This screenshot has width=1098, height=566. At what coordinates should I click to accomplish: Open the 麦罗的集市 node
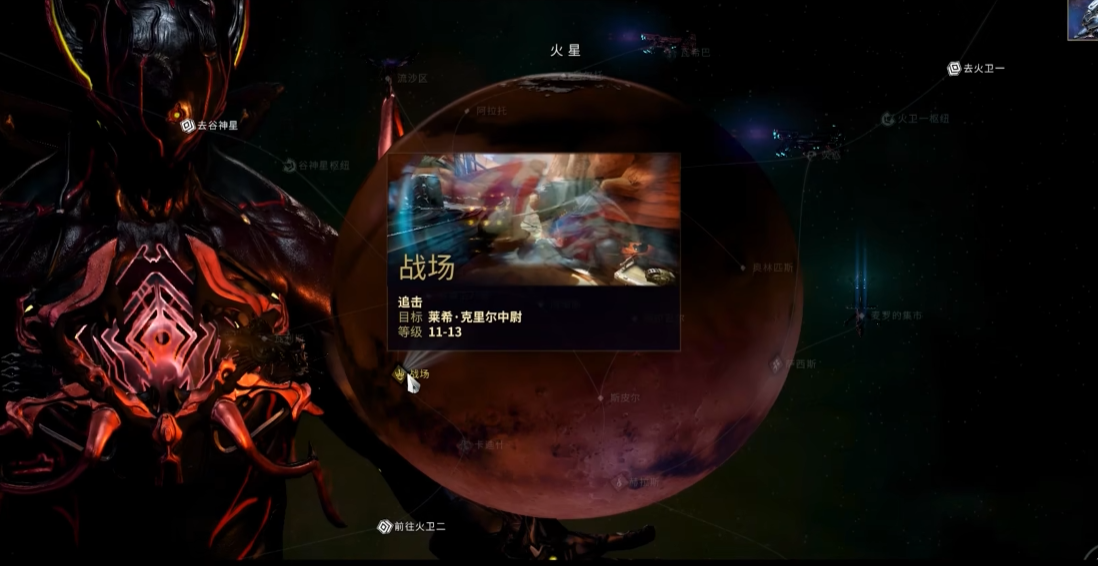pos(861,315)
